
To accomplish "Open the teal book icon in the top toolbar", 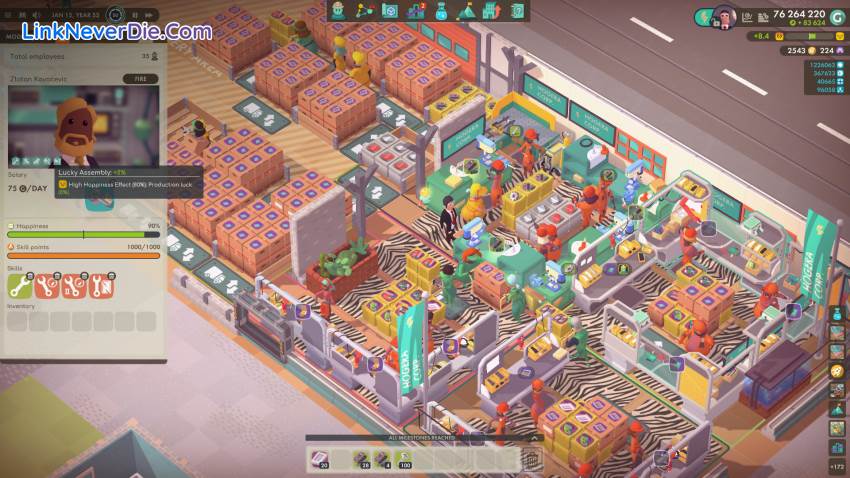I will tap(517, 11).
